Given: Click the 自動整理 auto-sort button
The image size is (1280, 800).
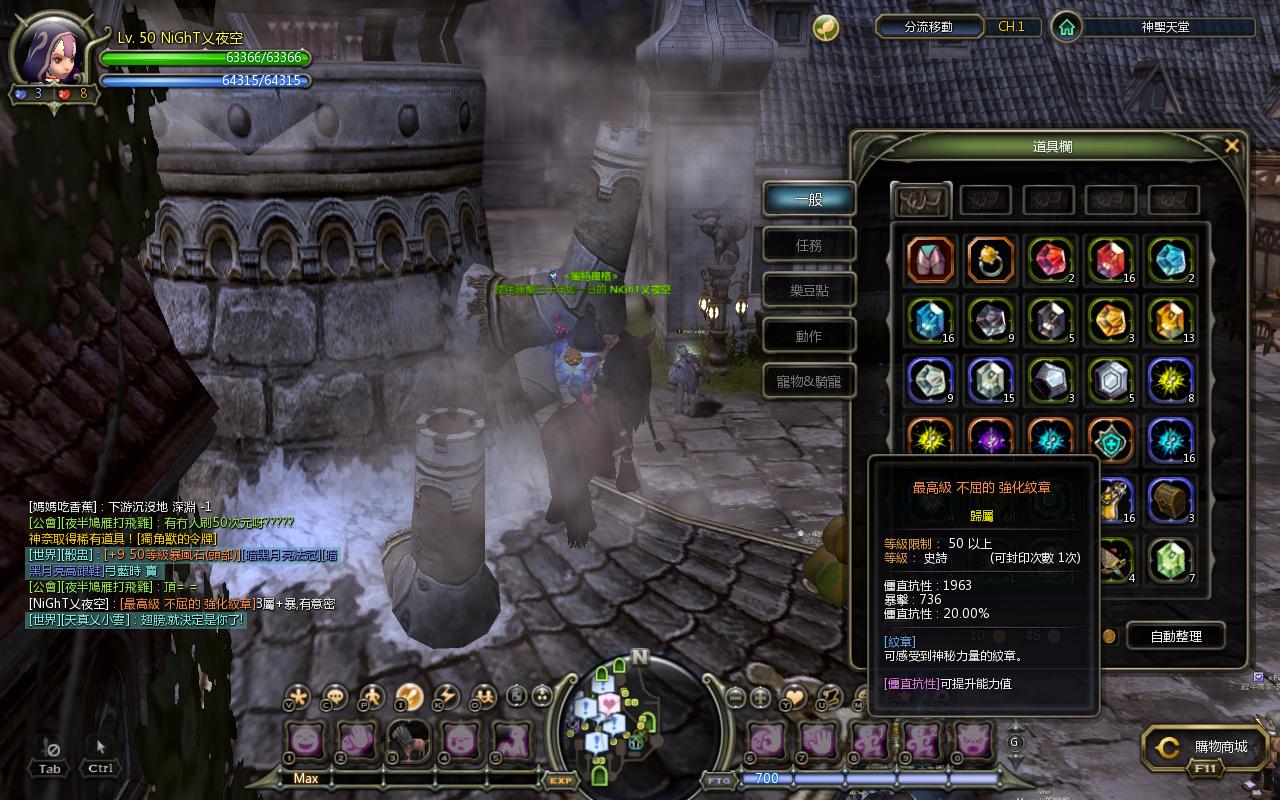Looking at the screenshot, I should point(1176,636).
